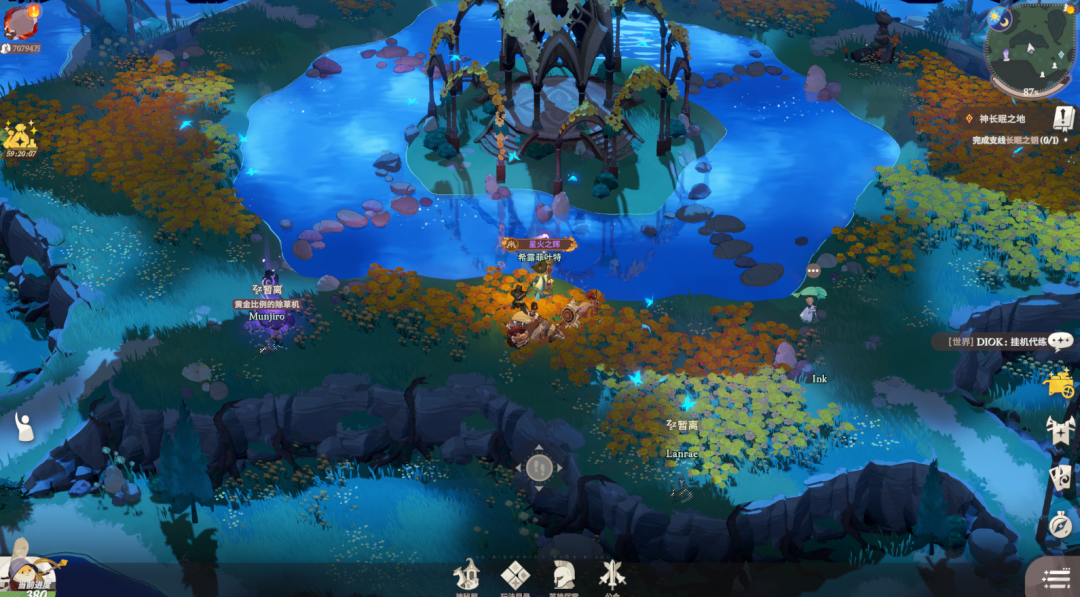Image resolution: width=1080 pixels, height=597 pixels.
Task: Open the cards icon
Action: click(x=1060, y=475)
